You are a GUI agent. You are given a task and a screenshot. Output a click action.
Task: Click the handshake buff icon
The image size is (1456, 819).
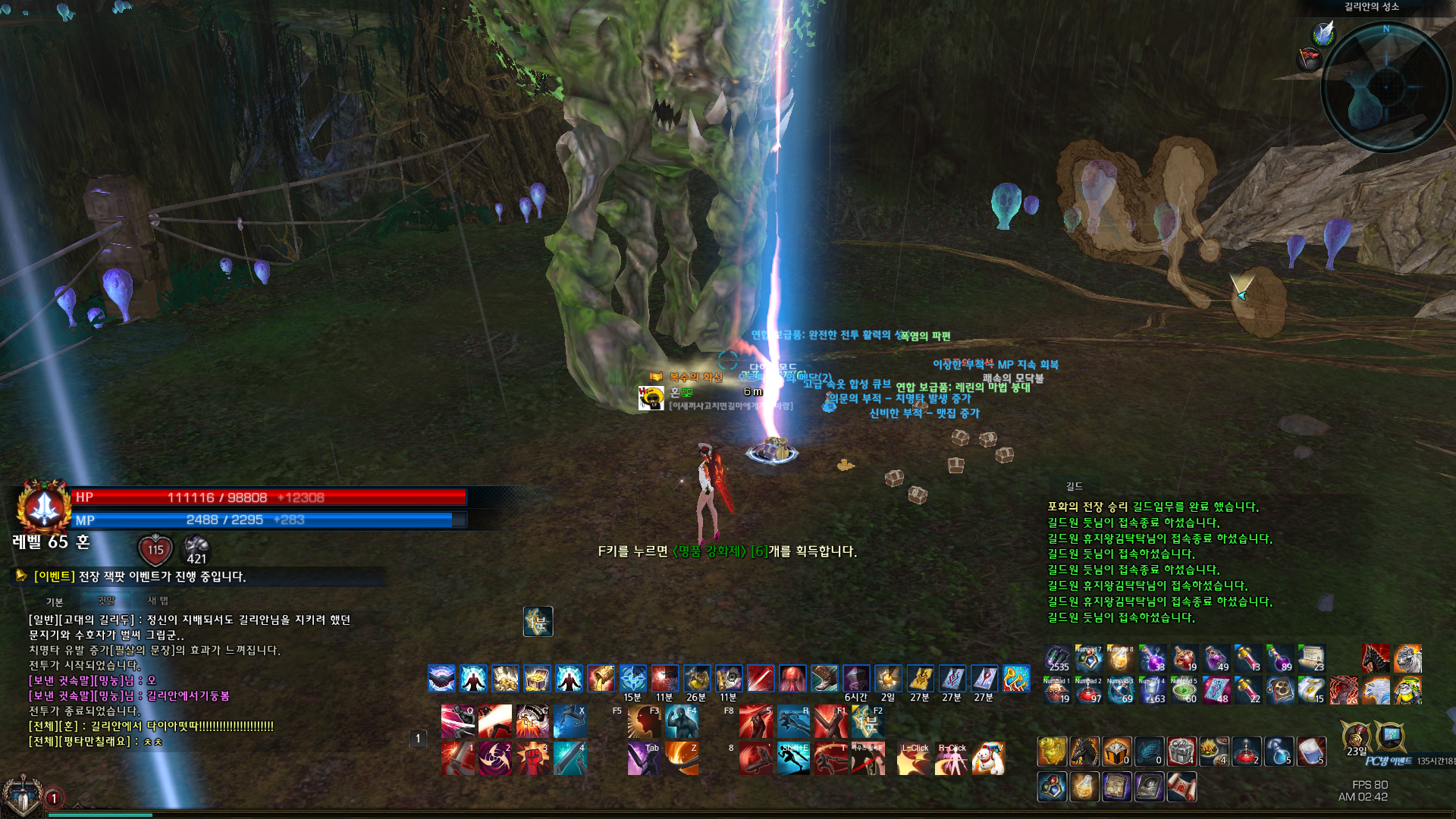tap(441, 678)
